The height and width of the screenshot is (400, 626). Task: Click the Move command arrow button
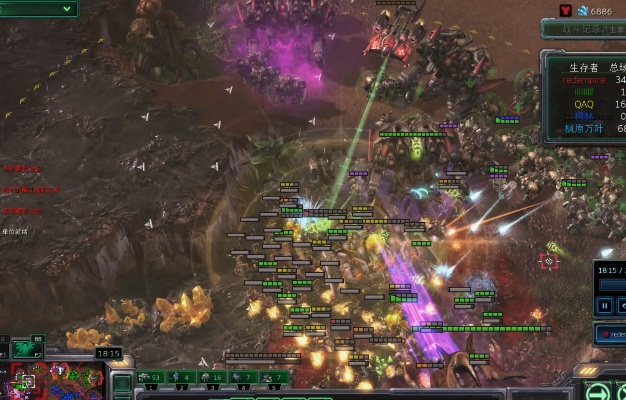[597, 391]
